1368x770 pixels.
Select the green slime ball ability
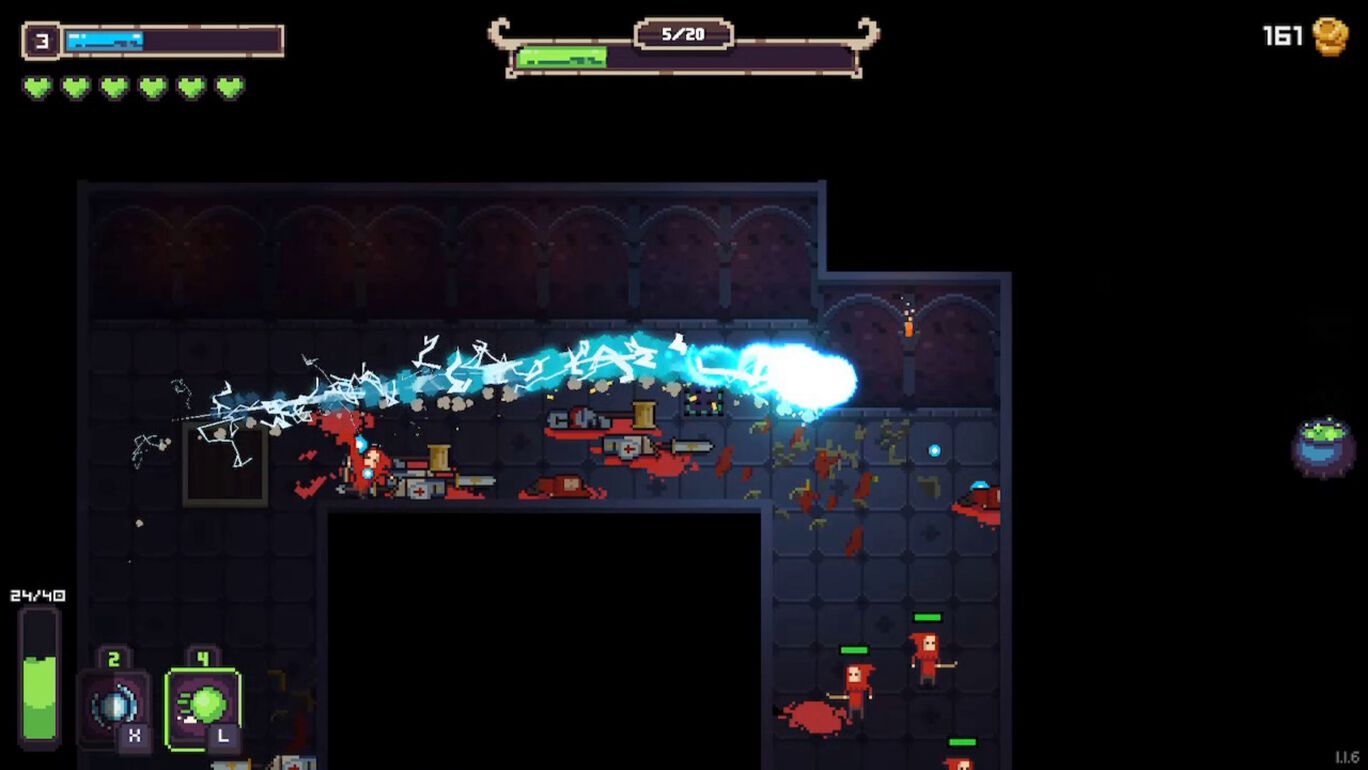click(202, 706)
